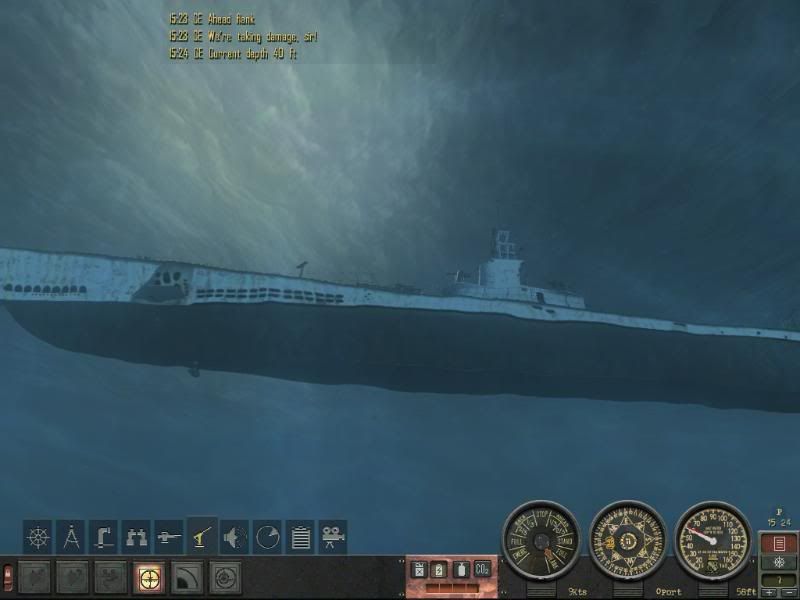Switch to the periscope view
The image size is (800, 600).
(x=103, y=537)
